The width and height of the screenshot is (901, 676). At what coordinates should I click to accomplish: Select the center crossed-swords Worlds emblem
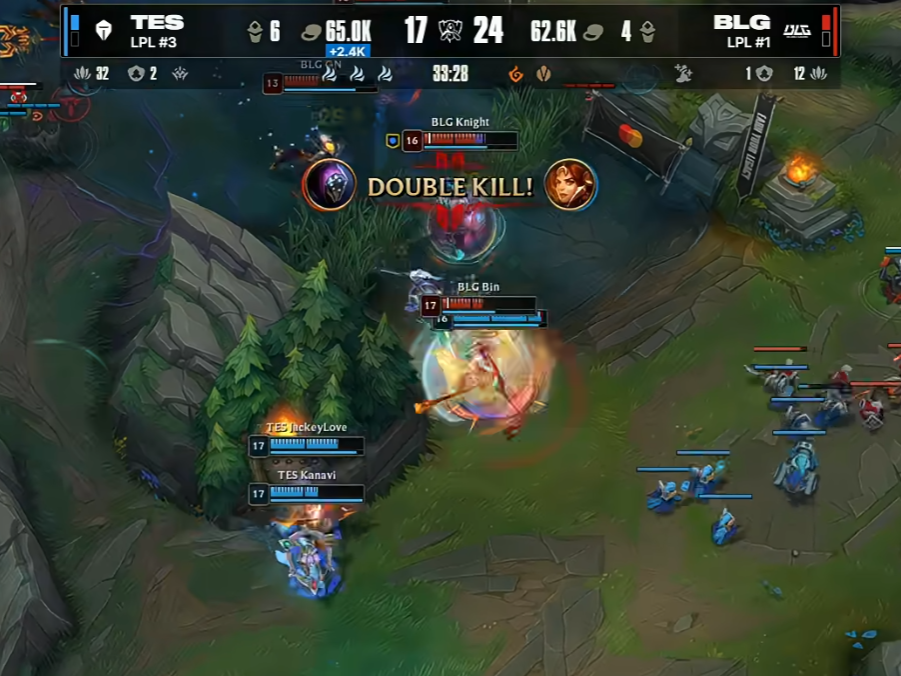pyautogui.click(x=450, y=31)
